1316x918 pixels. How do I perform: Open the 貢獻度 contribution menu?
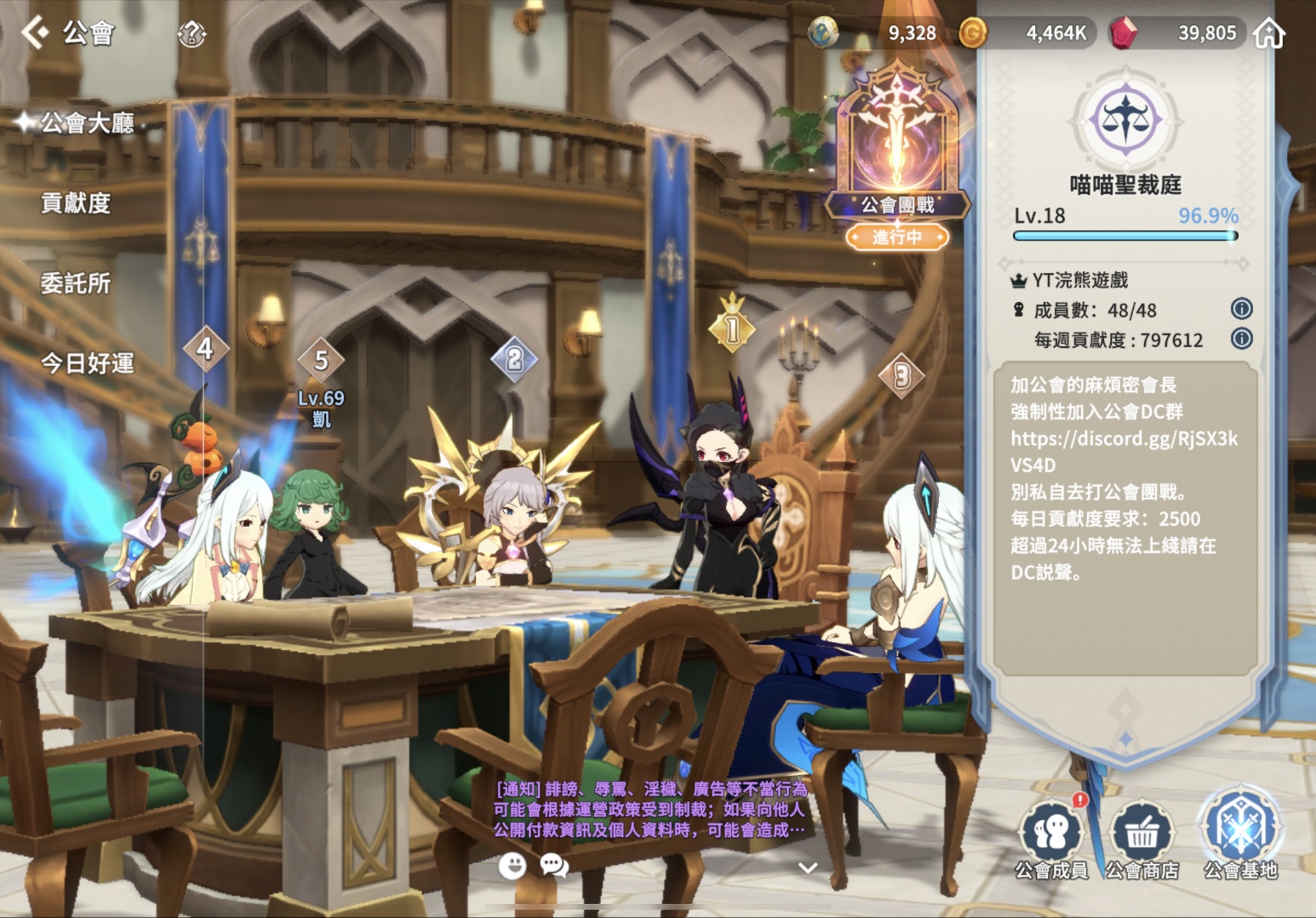point(76,203)
